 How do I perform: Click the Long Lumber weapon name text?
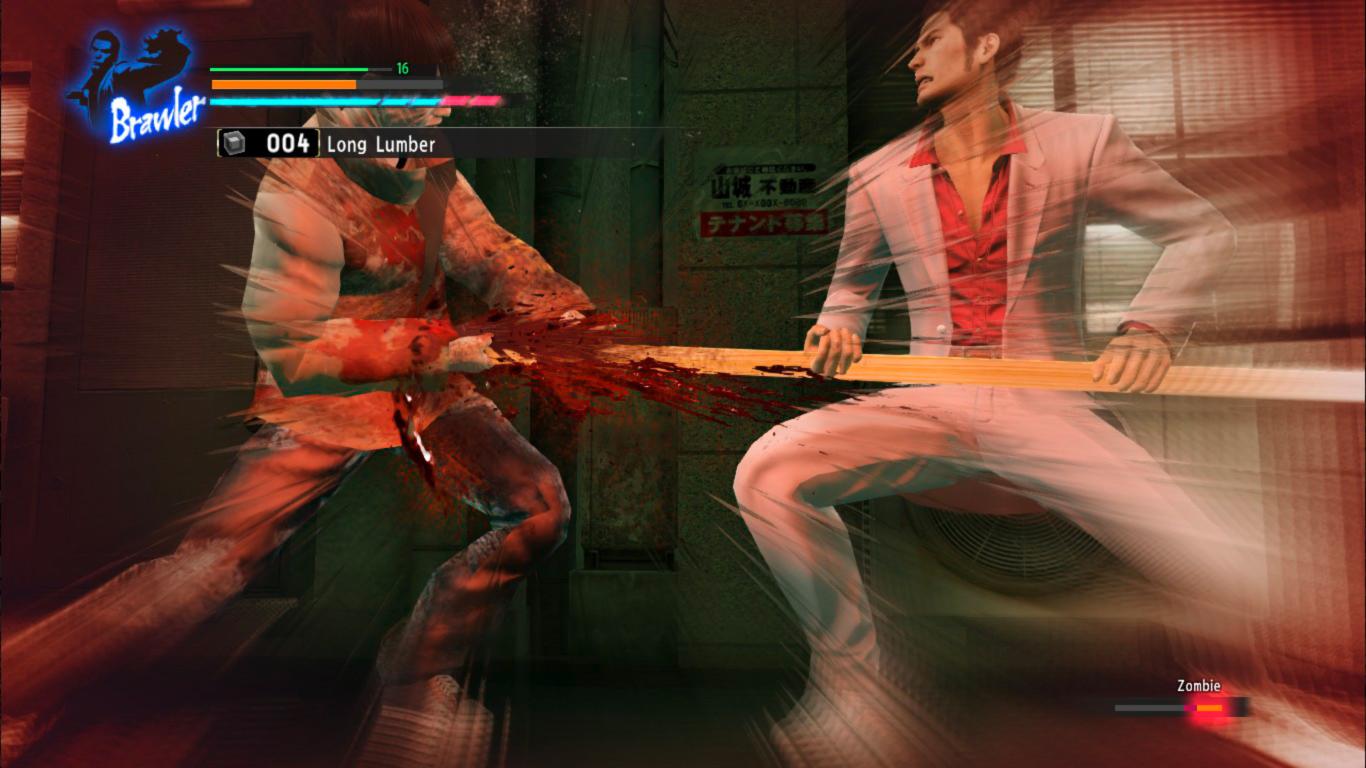tap(380, 145)
